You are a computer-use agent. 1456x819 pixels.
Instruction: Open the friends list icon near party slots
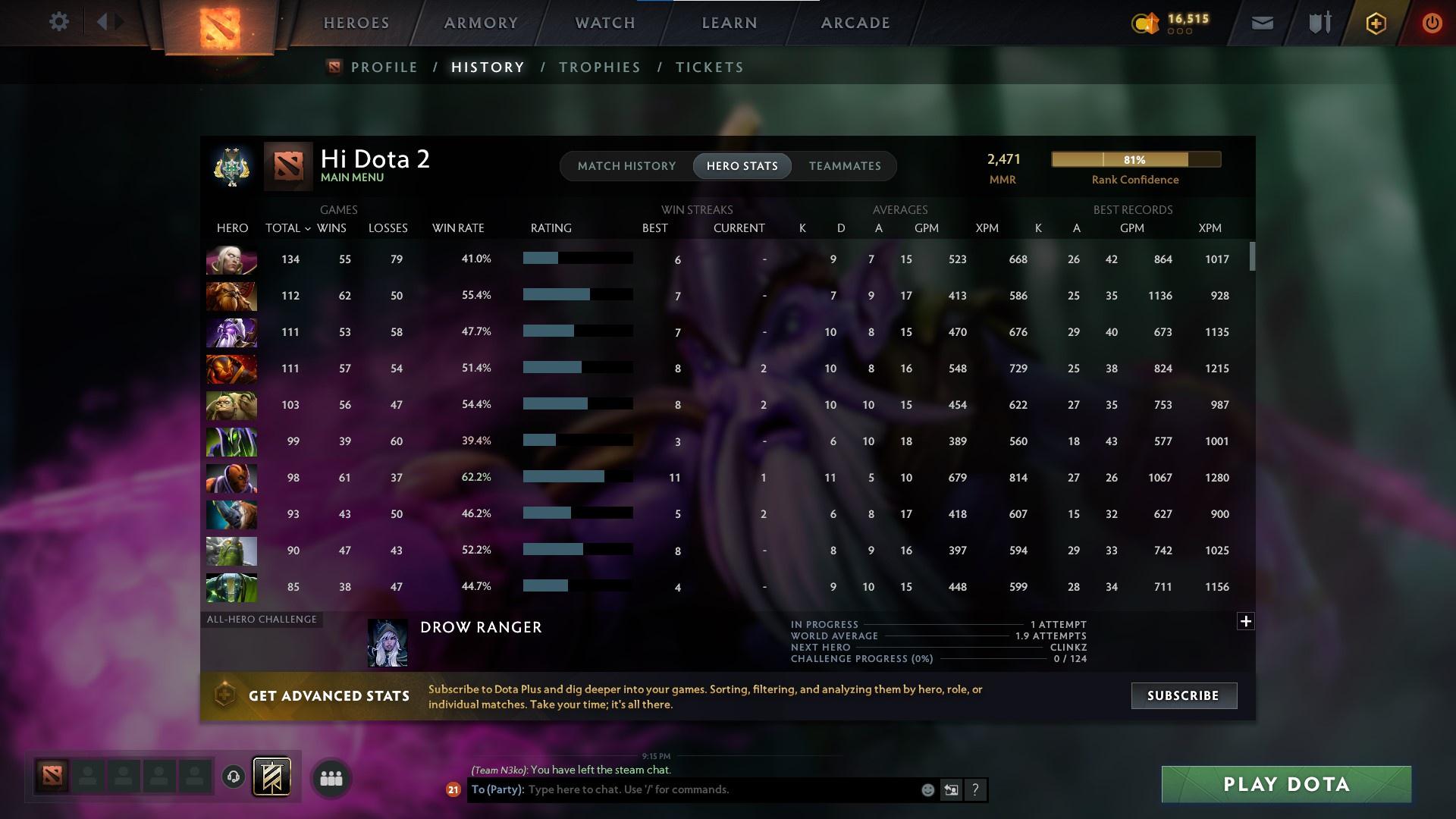tap(331, 777)
